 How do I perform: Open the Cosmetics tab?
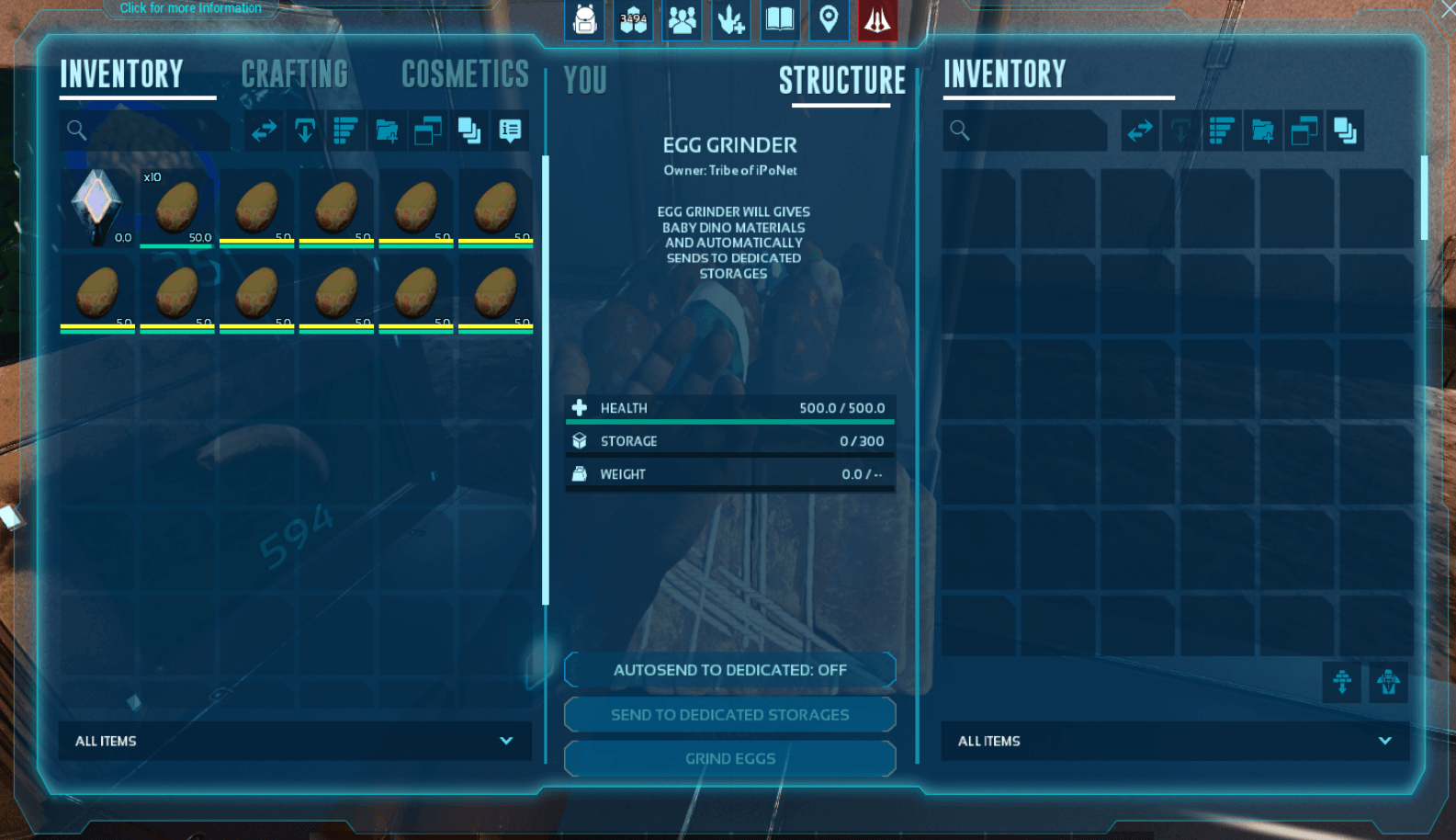point(465,74)
